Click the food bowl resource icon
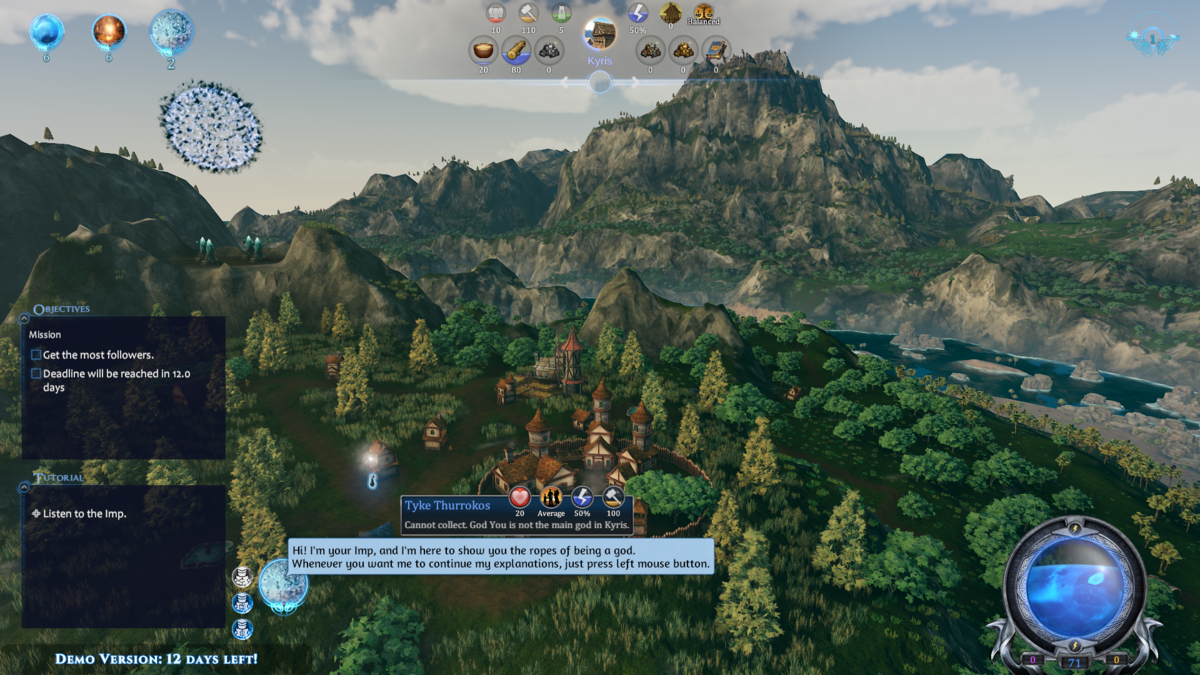This screenshot has width=1200, height=675. (x=484, y=50)
